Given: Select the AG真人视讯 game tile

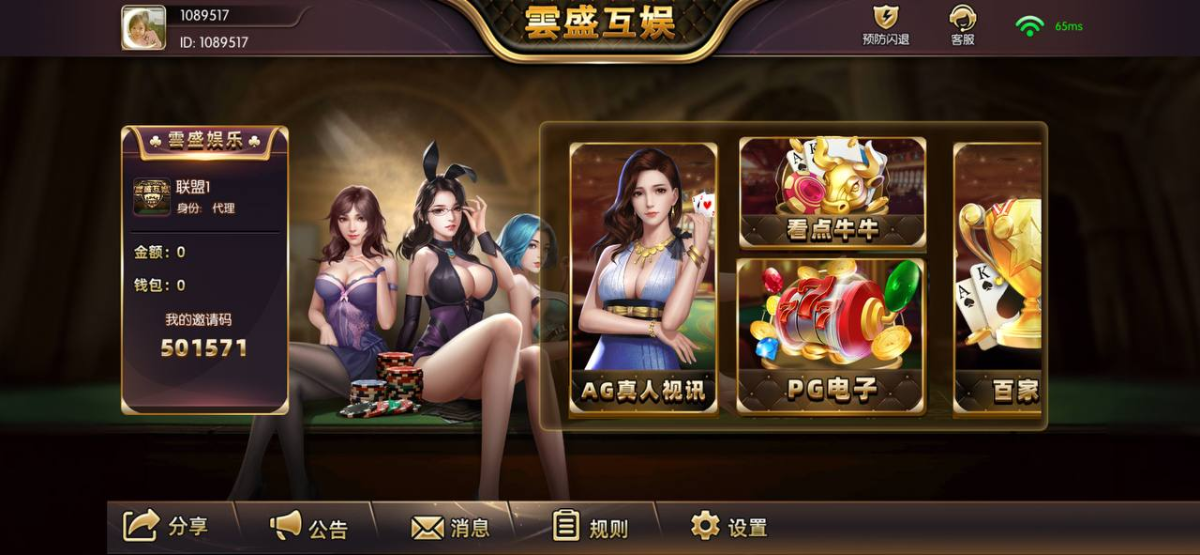Looking at the screenshot, I should (x=643, y=278).
